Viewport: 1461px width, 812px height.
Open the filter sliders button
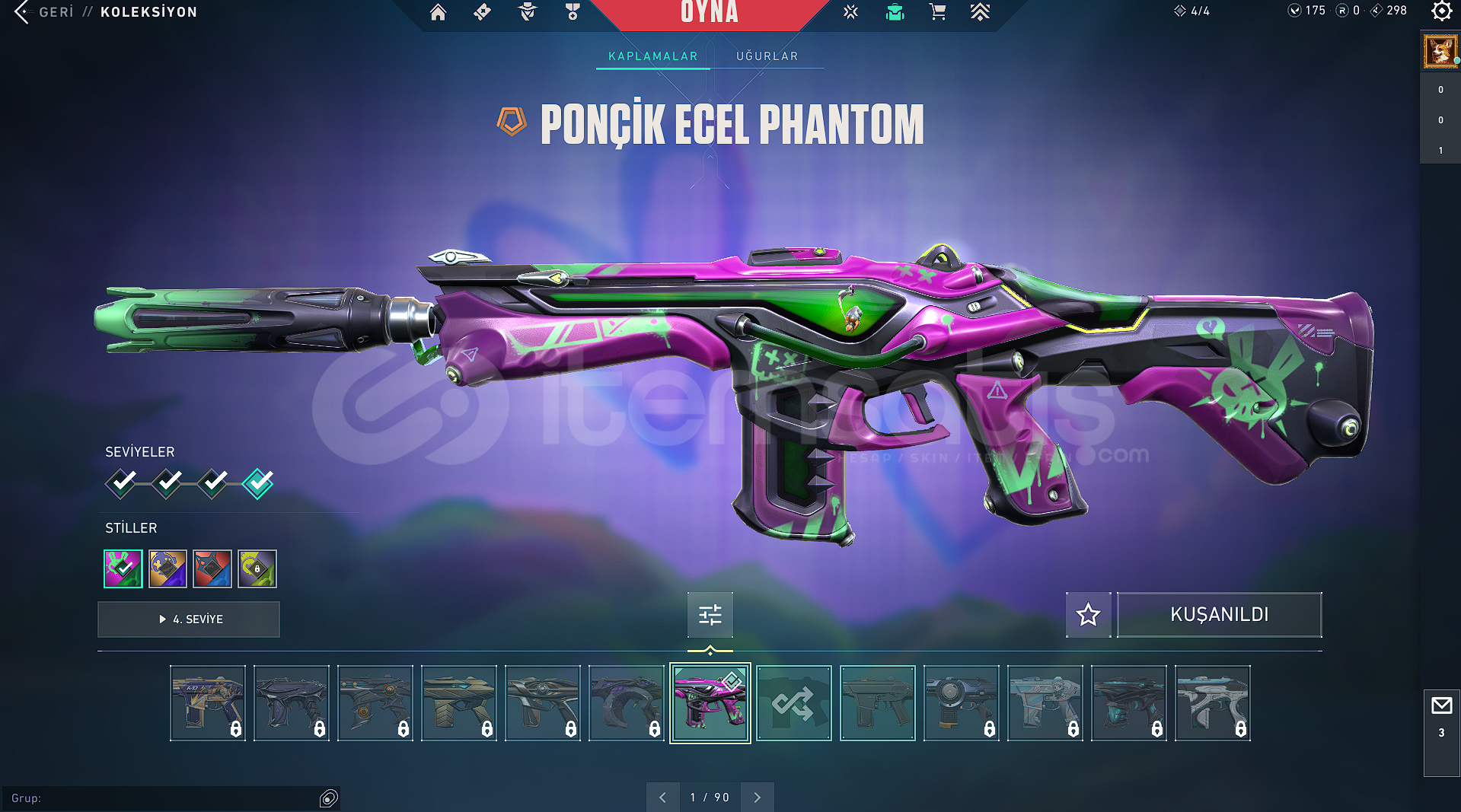710,614
